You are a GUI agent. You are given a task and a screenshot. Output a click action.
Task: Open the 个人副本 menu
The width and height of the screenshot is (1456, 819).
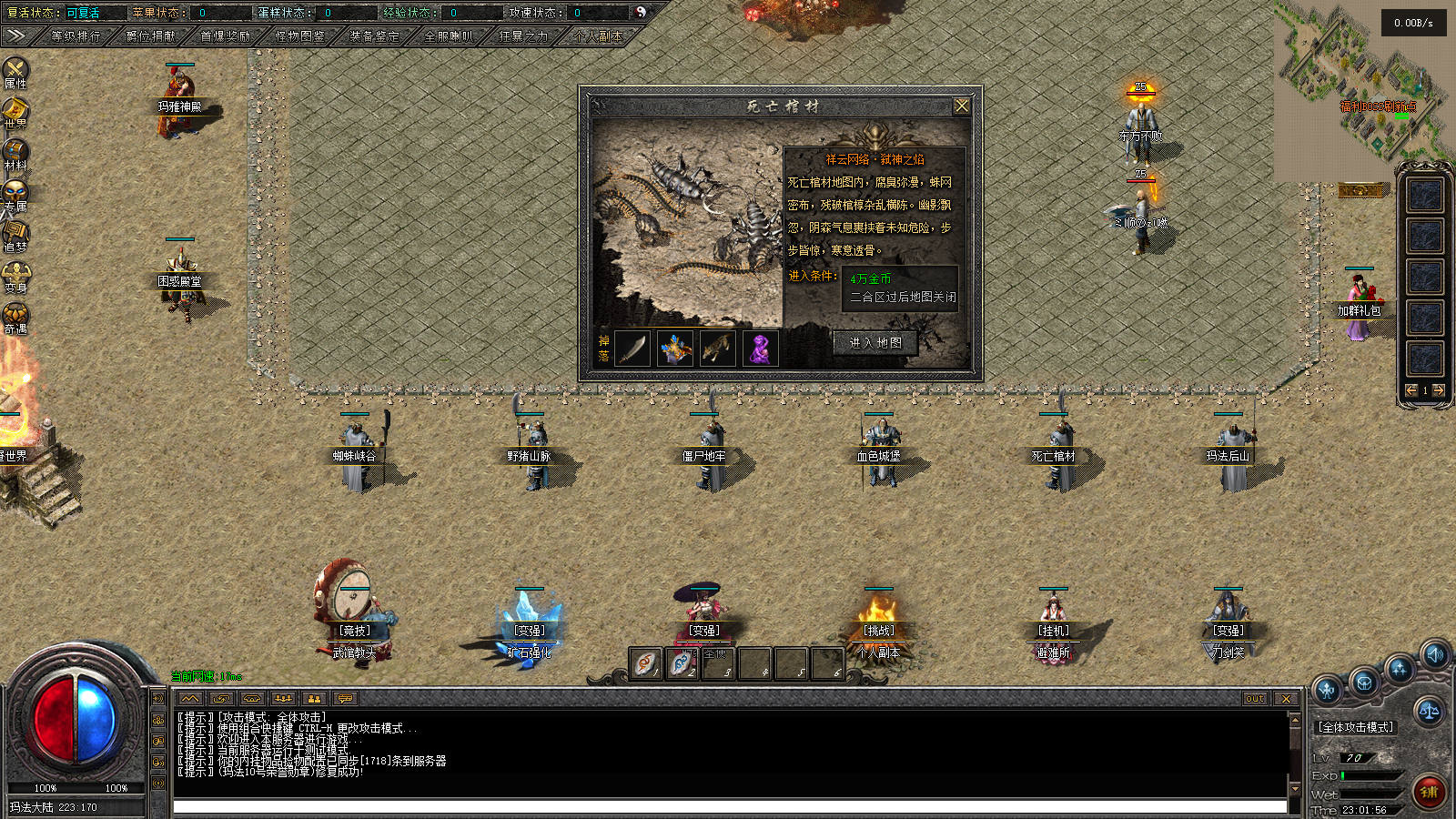598,36
